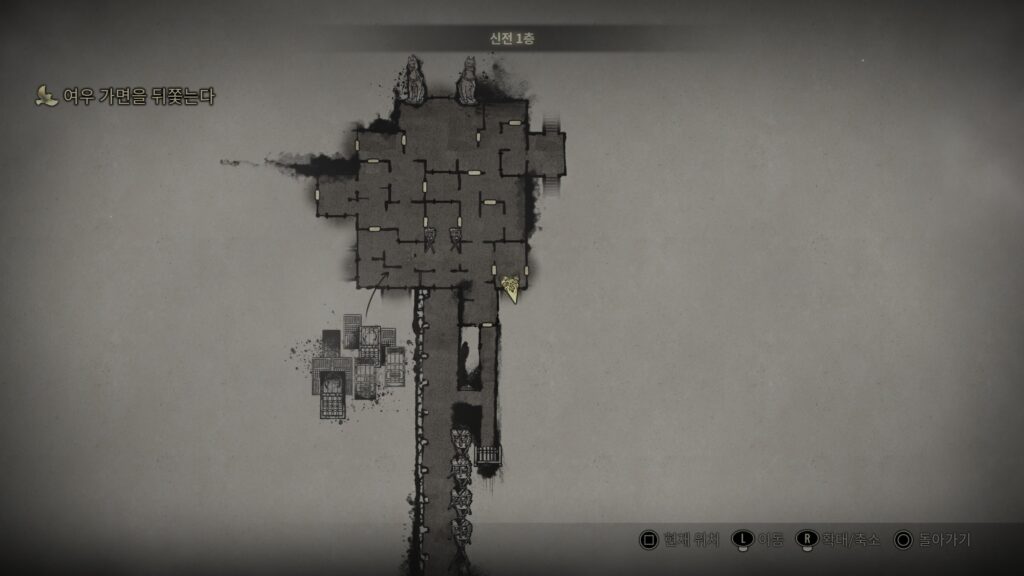Click the yellow player position marker
1024x576 pixels.
(x=511, y=288)
